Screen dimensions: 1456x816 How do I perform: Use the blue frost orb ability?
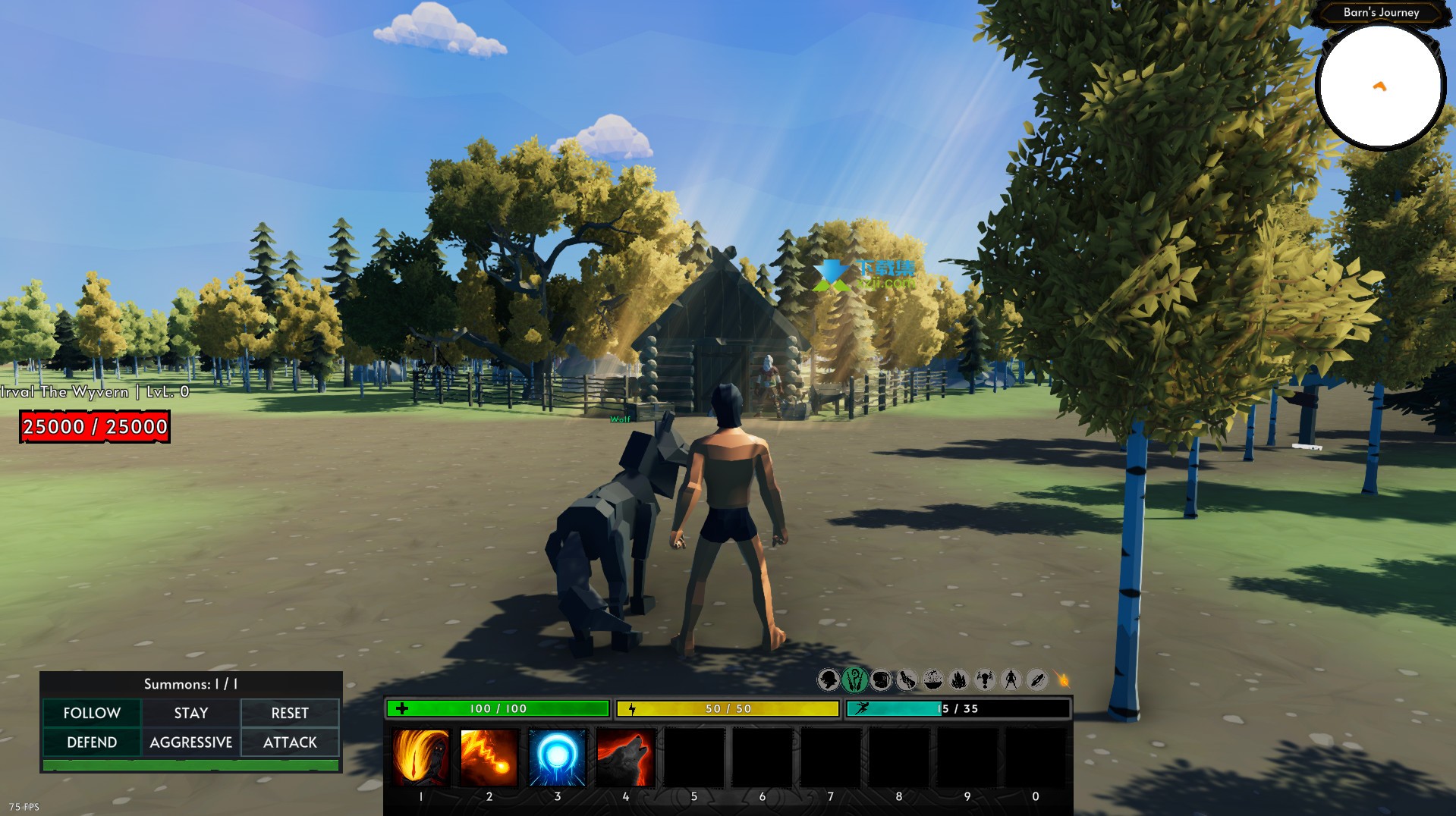(x=558, y=757)
